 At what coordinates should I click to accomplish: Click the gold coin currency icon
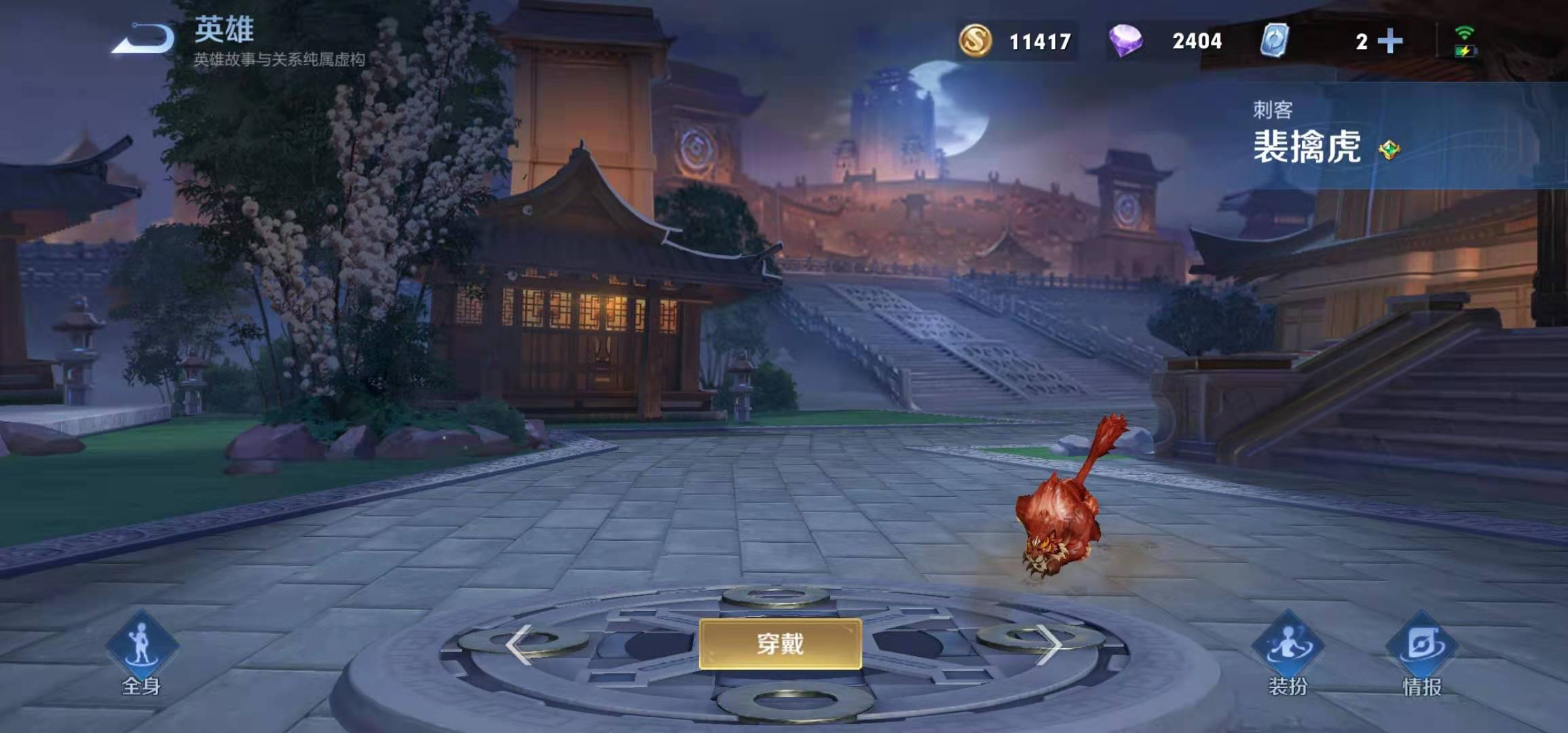(x=975, y=42)
